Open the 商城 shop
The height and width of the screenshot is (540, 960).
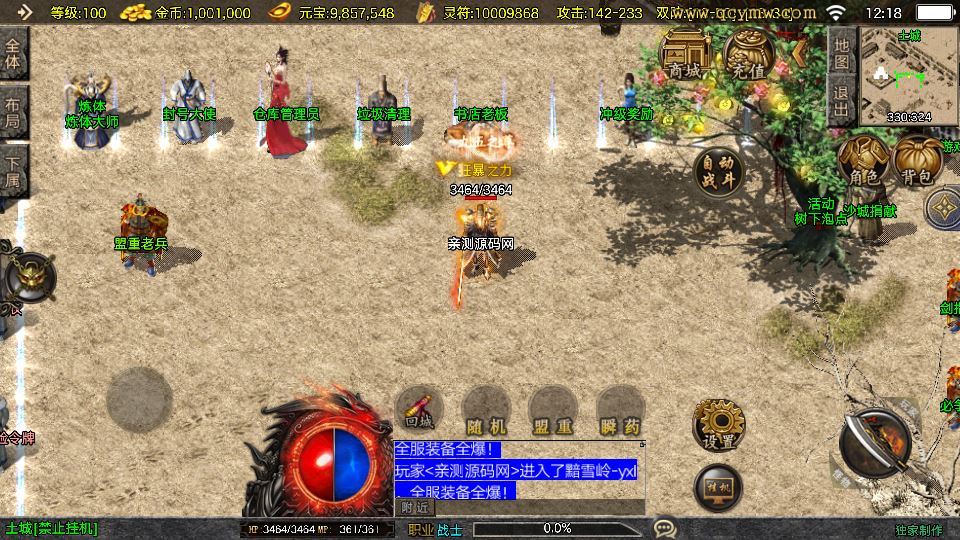686,56
